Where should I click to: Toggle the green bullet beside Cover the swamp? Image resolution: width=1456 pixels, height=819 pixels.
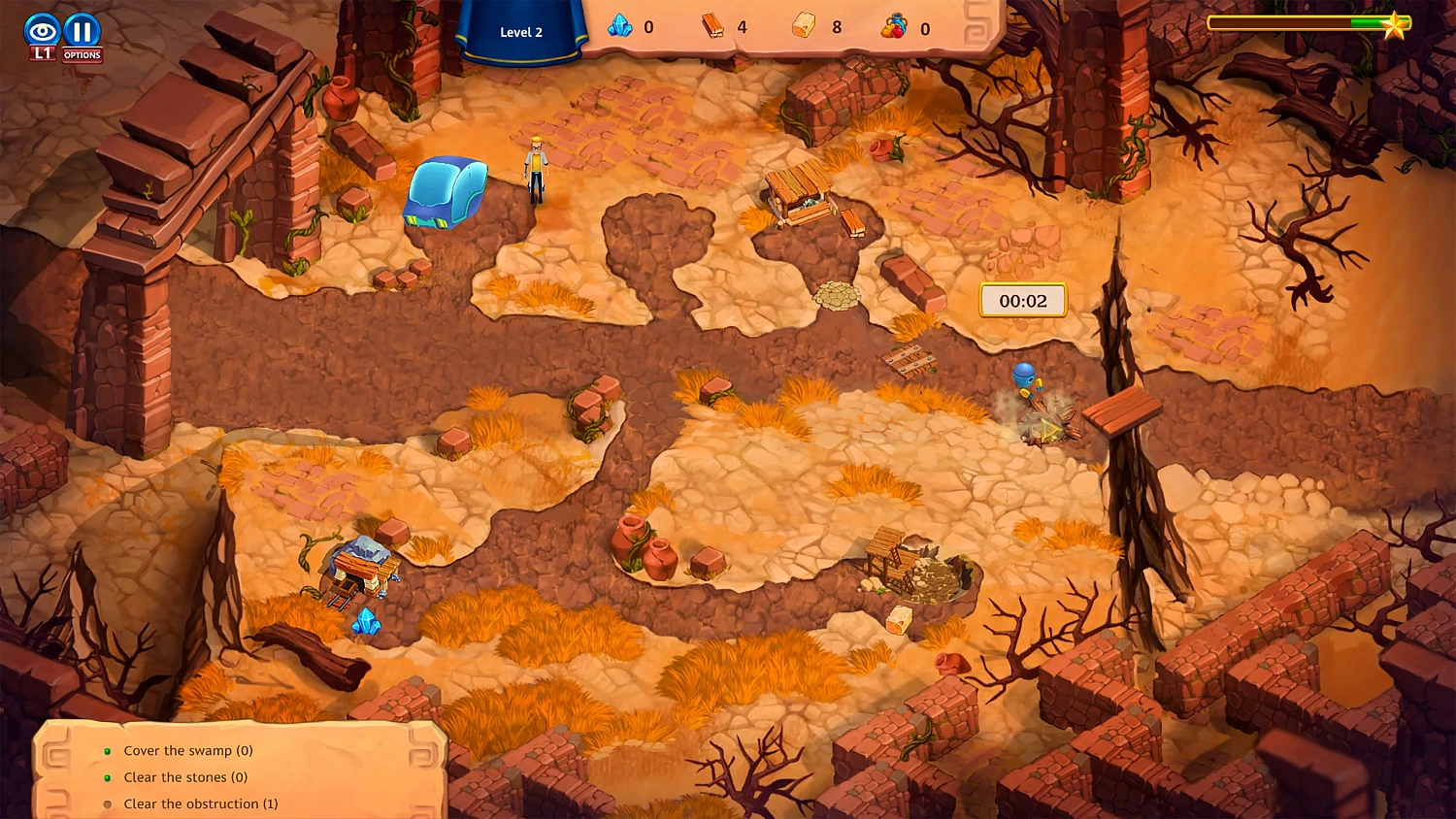coord(107,751)
